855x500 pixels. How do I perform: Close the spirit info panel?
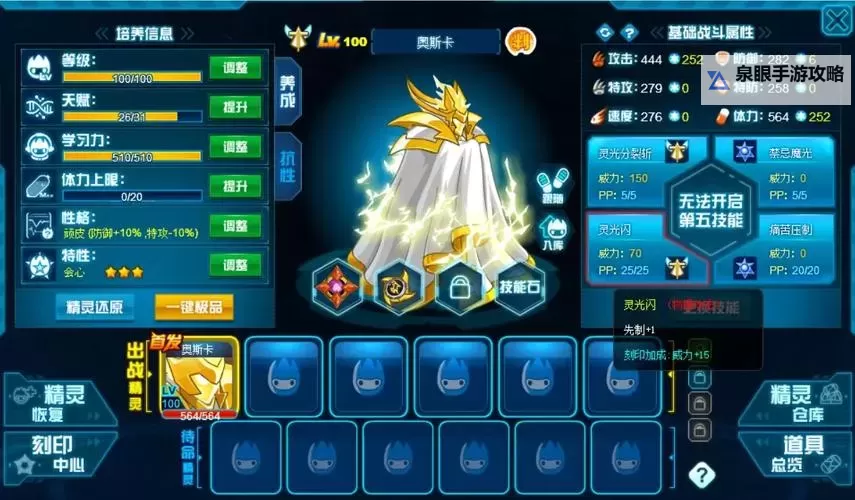(836, 19)
